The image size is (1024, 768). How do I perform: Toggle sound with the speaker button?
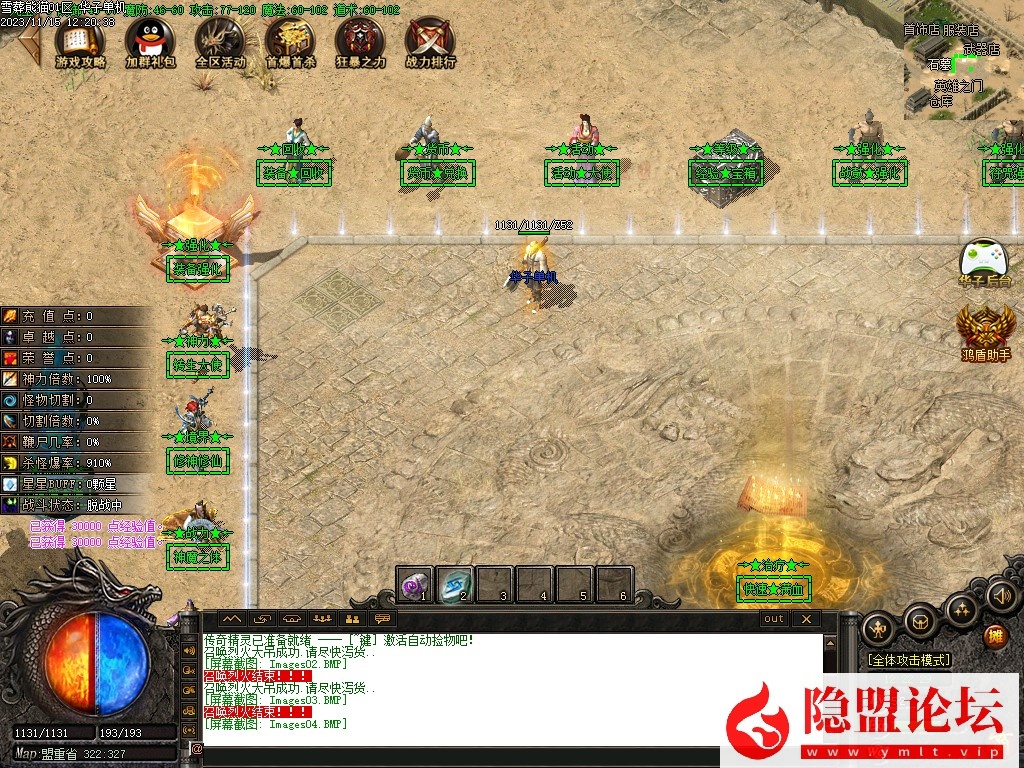1001,596
